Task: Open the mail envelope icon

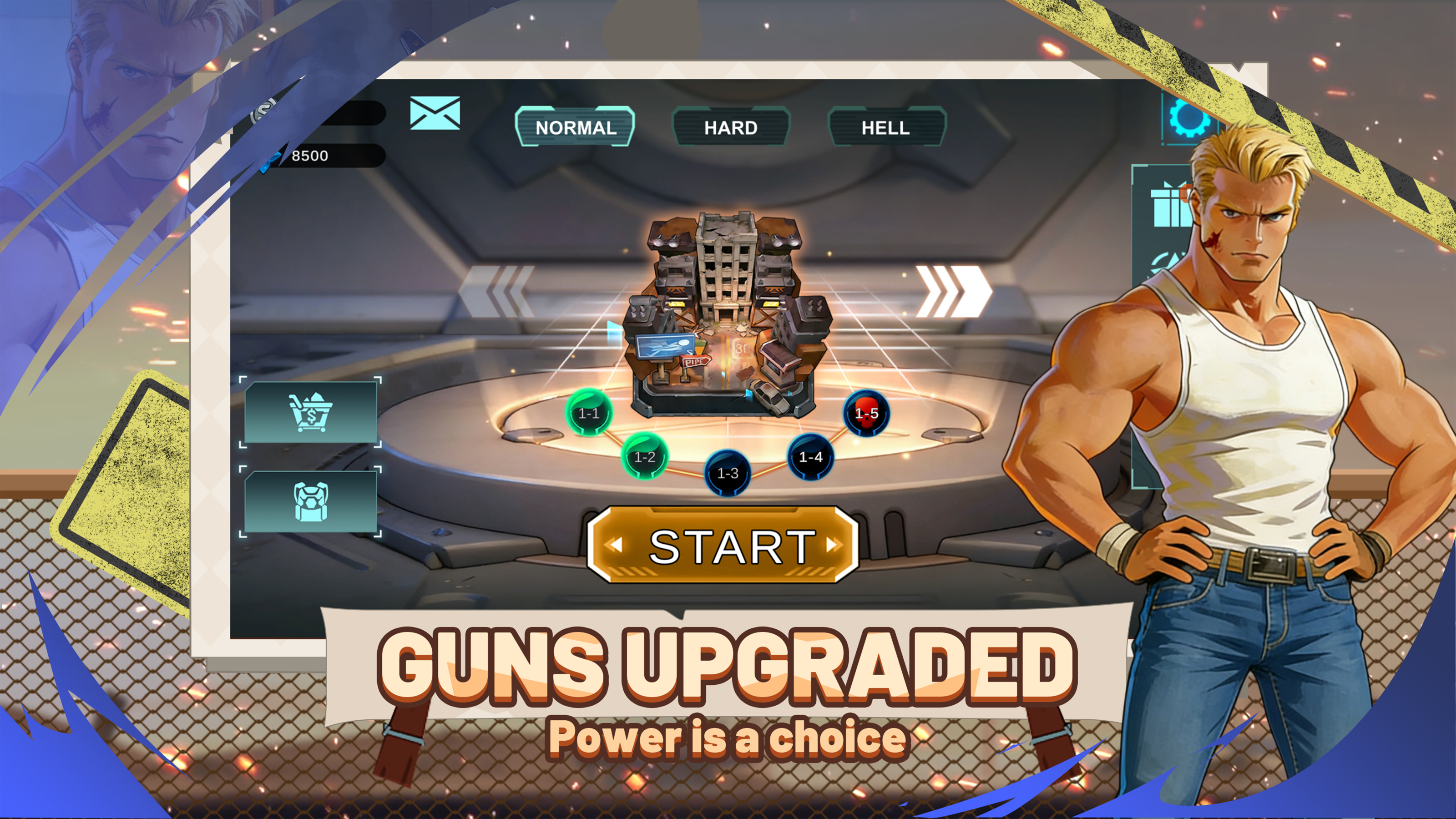Action: pyautogui.click(x=435, y=113)
